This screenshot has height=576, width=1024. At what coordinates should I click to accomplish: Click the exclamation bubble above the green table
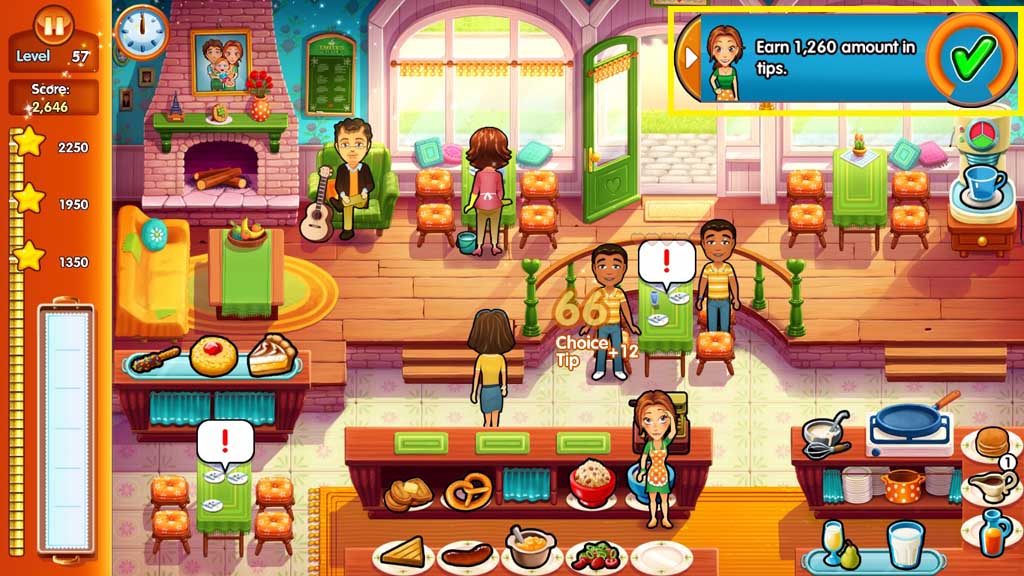(224, 441)
